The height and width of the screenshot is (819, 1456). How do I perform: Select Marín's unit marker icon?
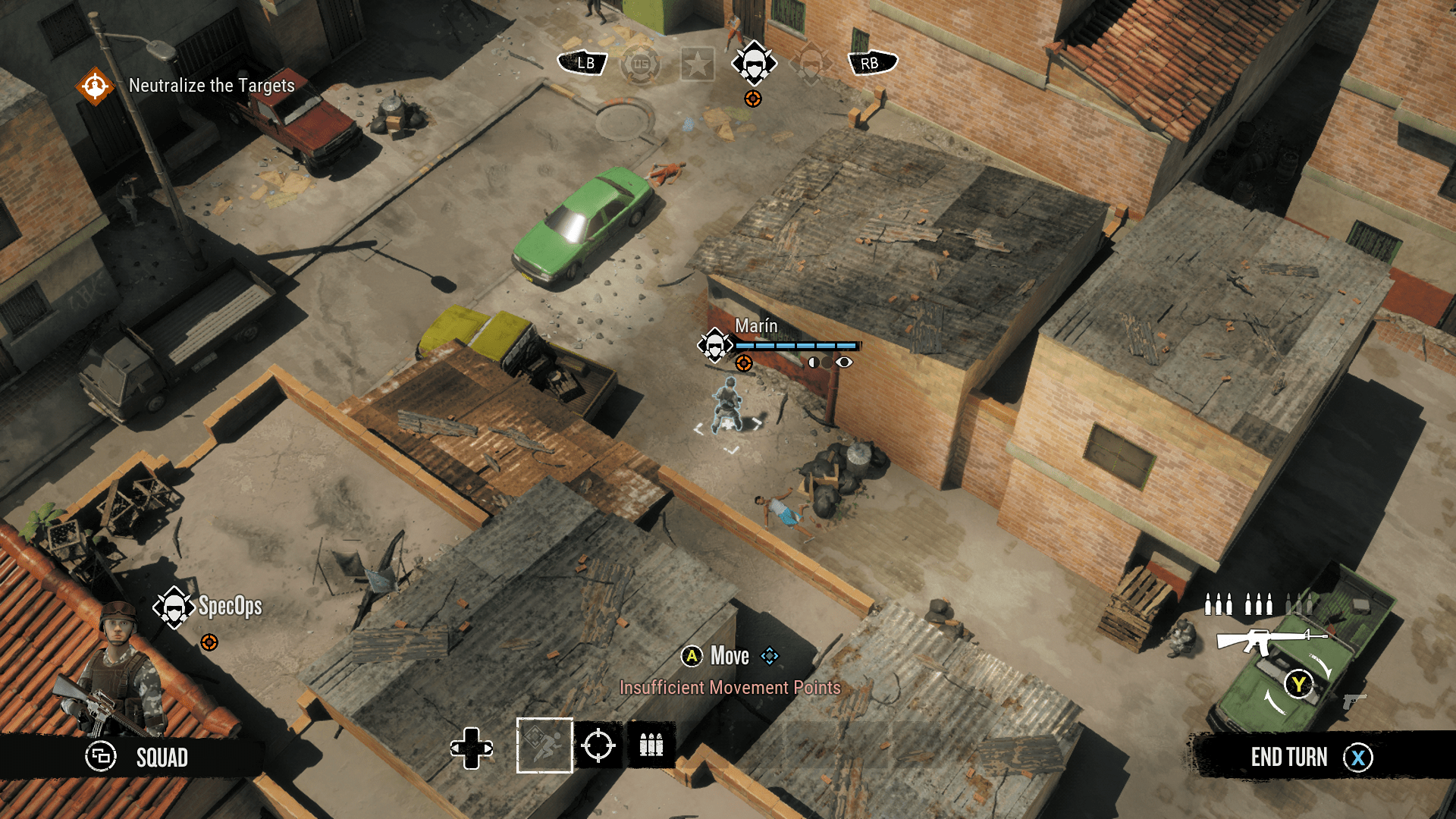tap(714, 345)
